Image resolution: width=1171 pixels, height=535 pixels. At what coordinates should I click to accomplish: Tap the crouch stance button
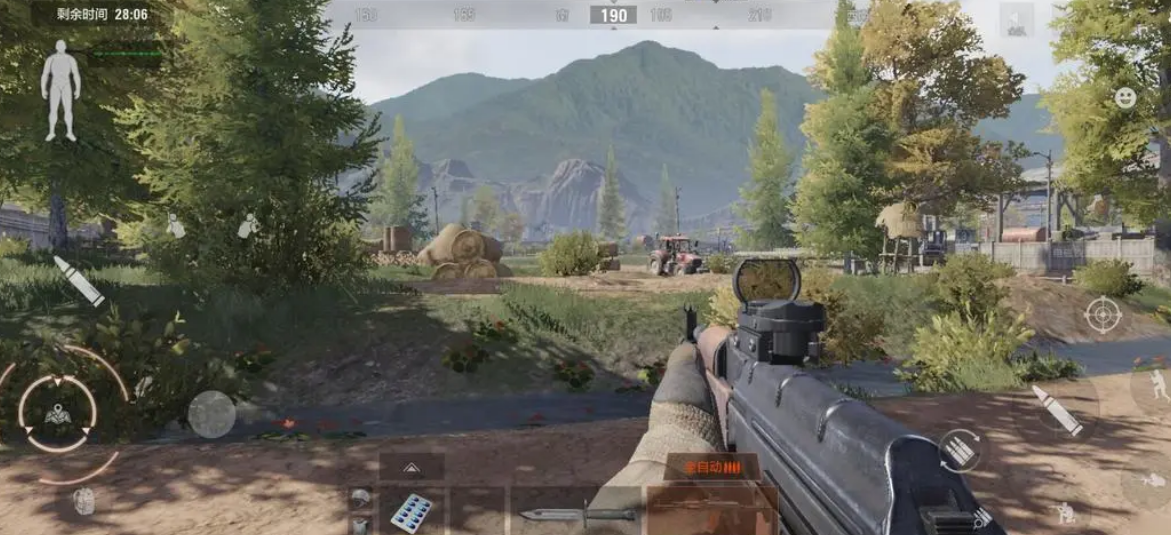pyautogui.click(x=1063, y=513)
